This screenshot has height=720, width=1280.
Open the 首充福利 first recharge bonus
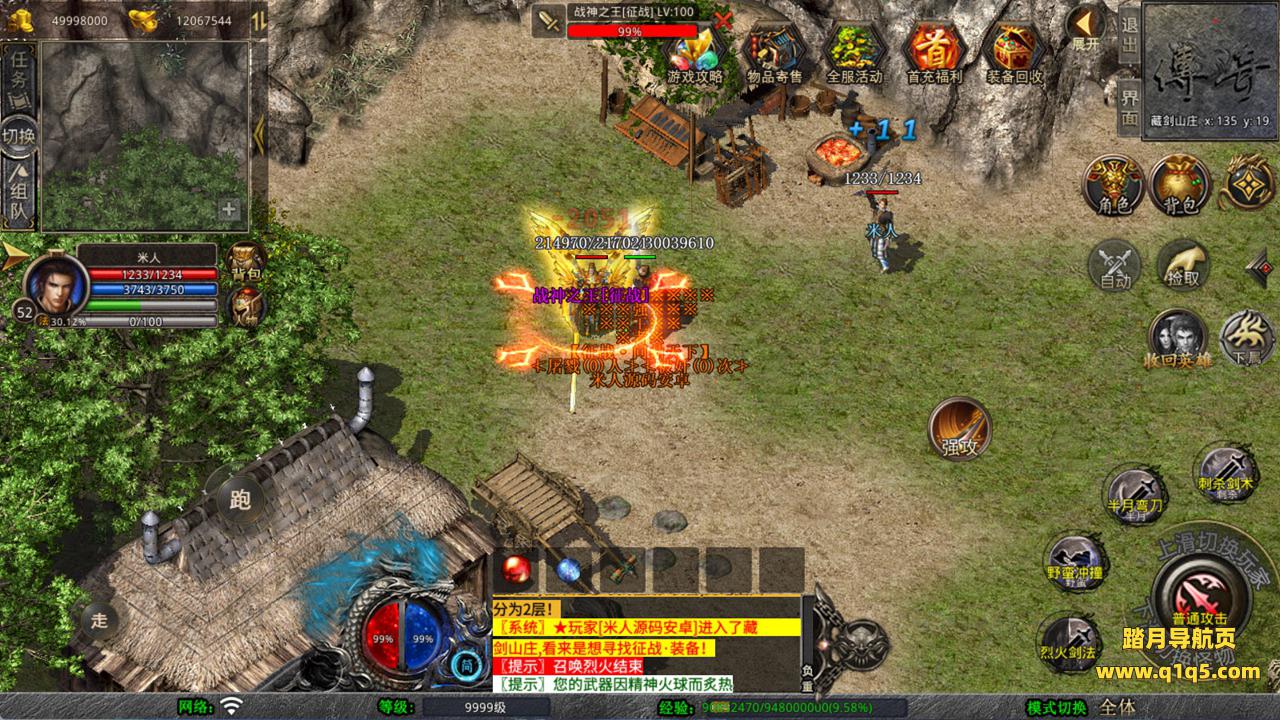(x=934, y=52)
